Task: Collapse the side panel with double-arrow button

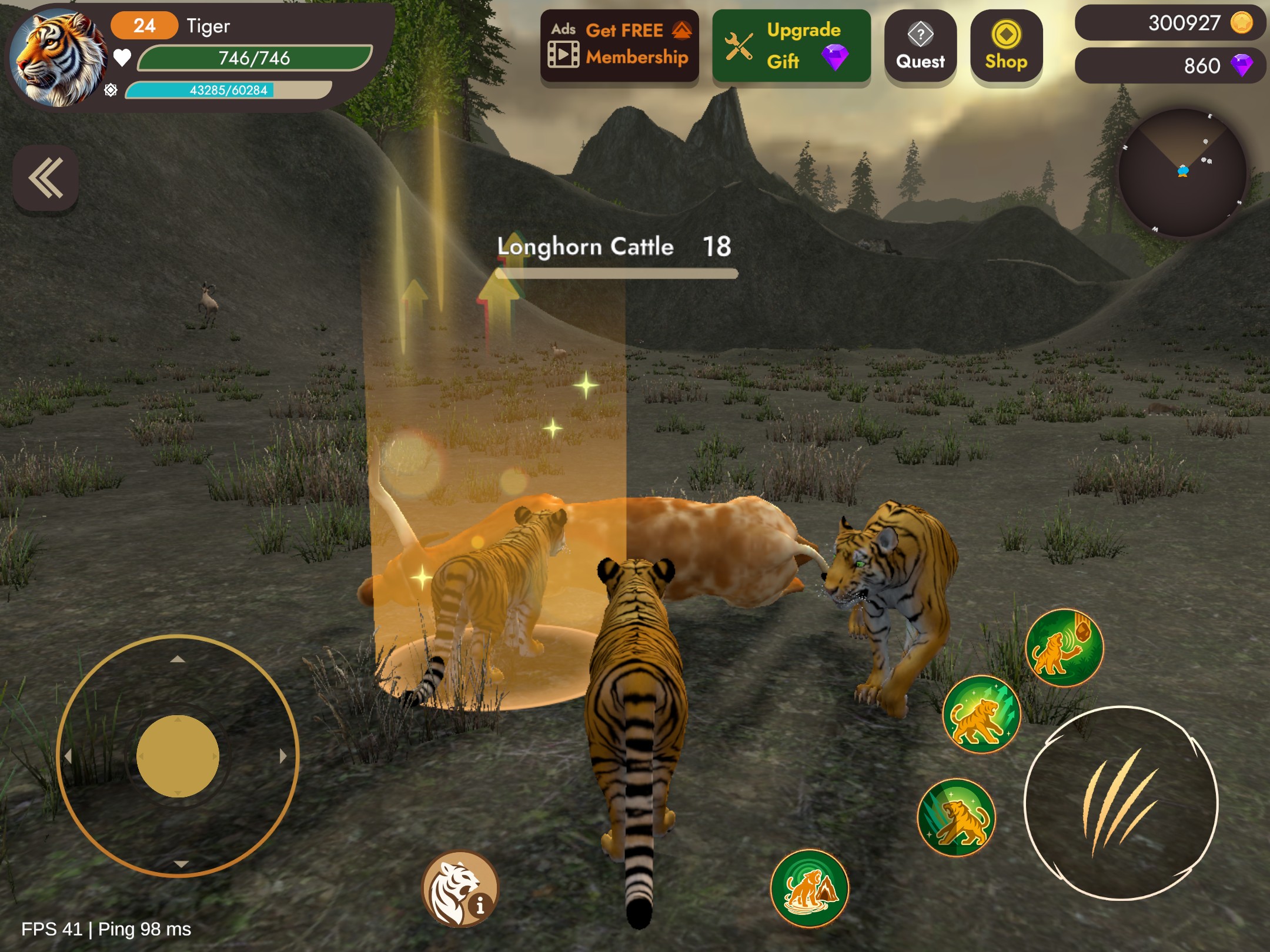Action: tap(46, 177)
